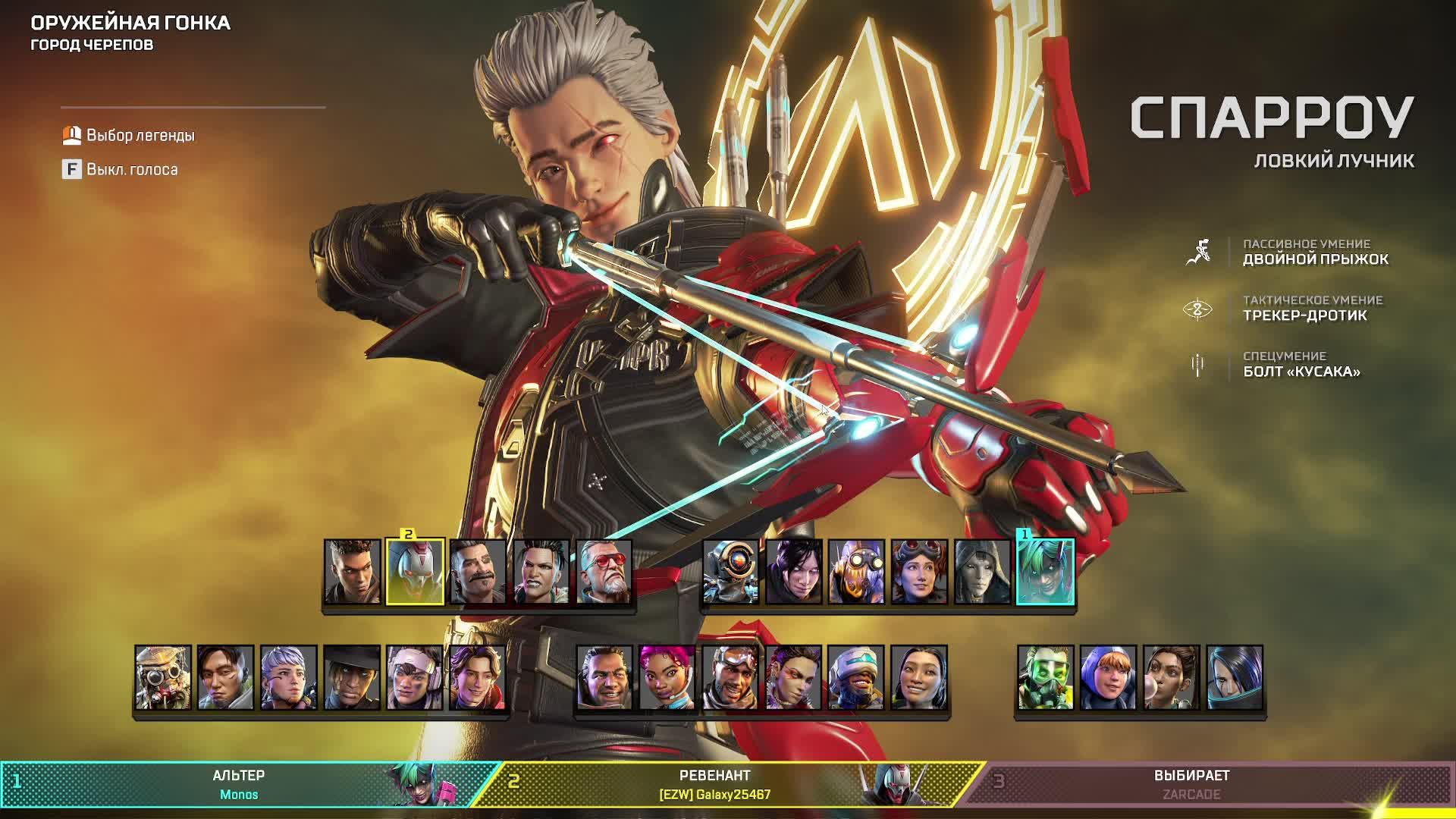Select the Alter portrait with cyan border
The image size is (1456, 819).
(1045, 572)
